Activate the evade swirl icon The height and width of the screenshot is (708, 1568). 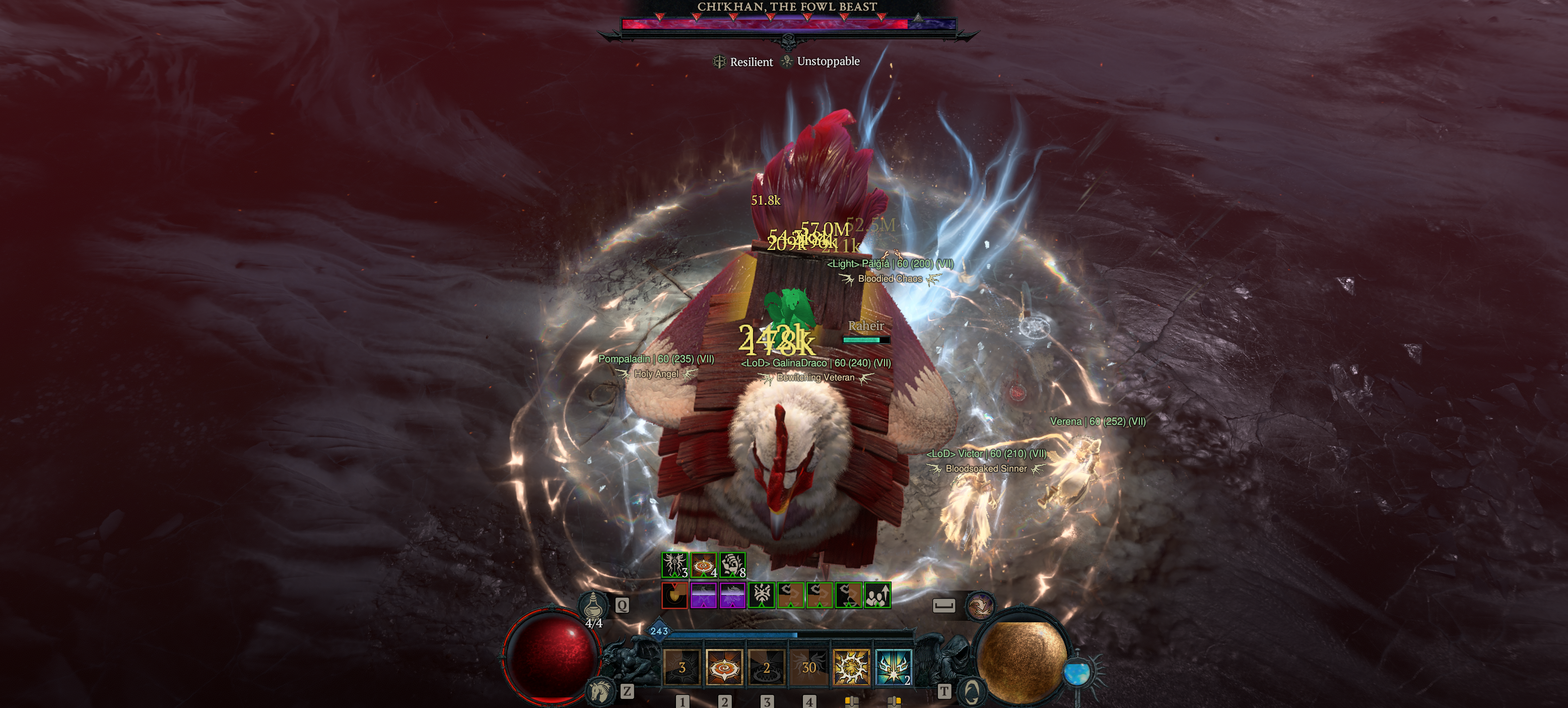(x=979, y=606)
